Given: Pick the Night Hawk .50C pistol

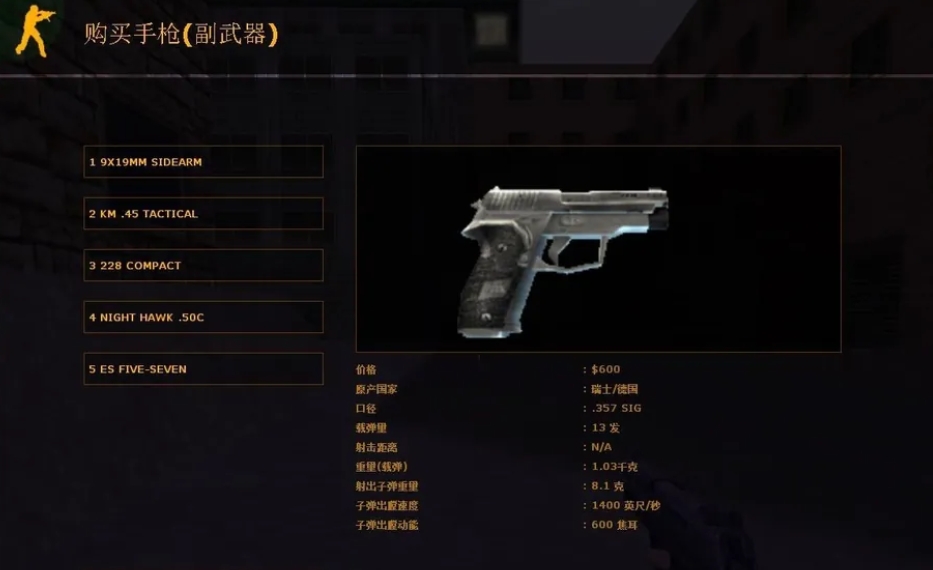Looking at the screenshot, I should tap(203, 318).
